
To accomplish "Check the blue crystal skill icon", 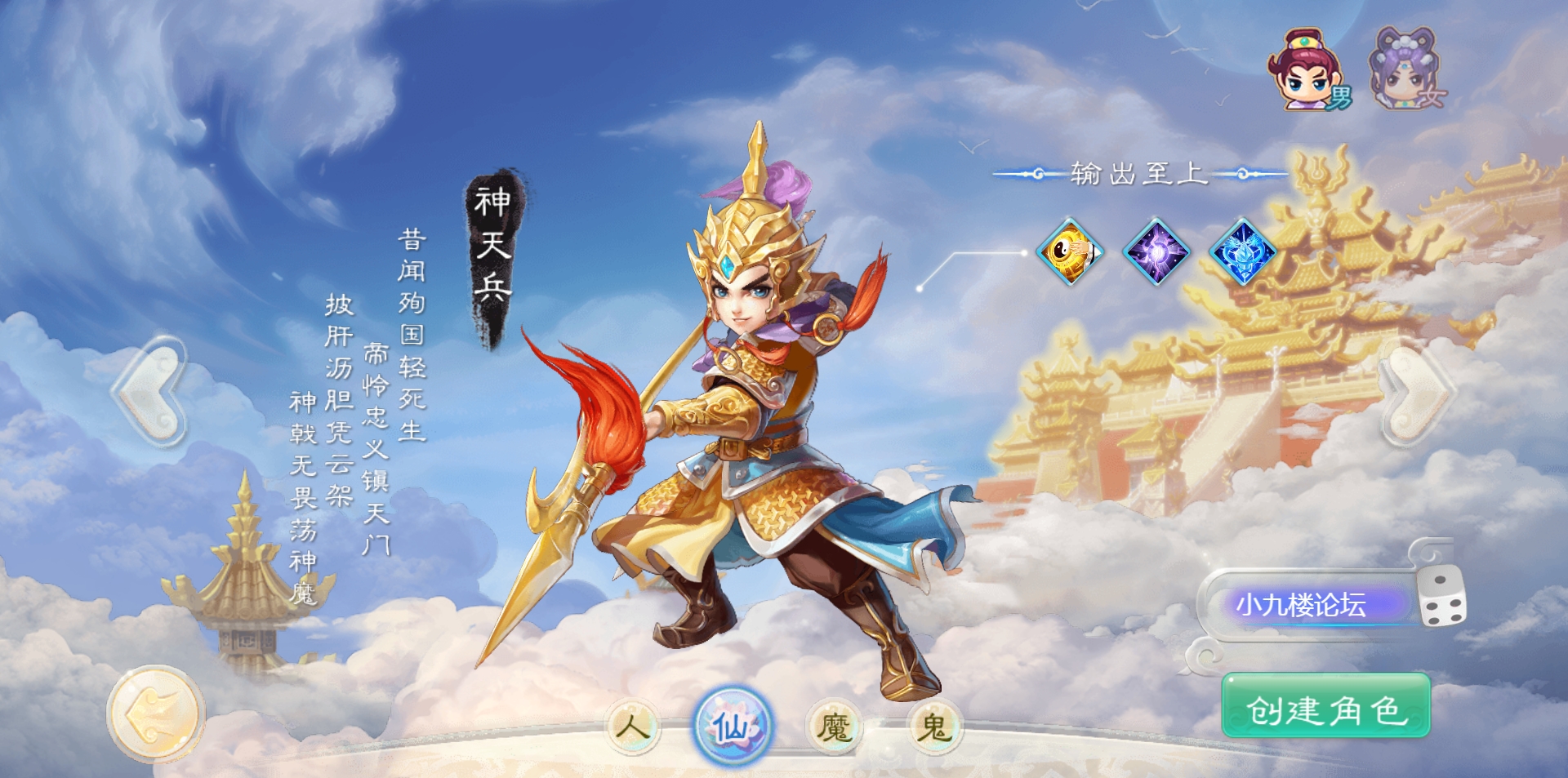I will (1243, 251).
